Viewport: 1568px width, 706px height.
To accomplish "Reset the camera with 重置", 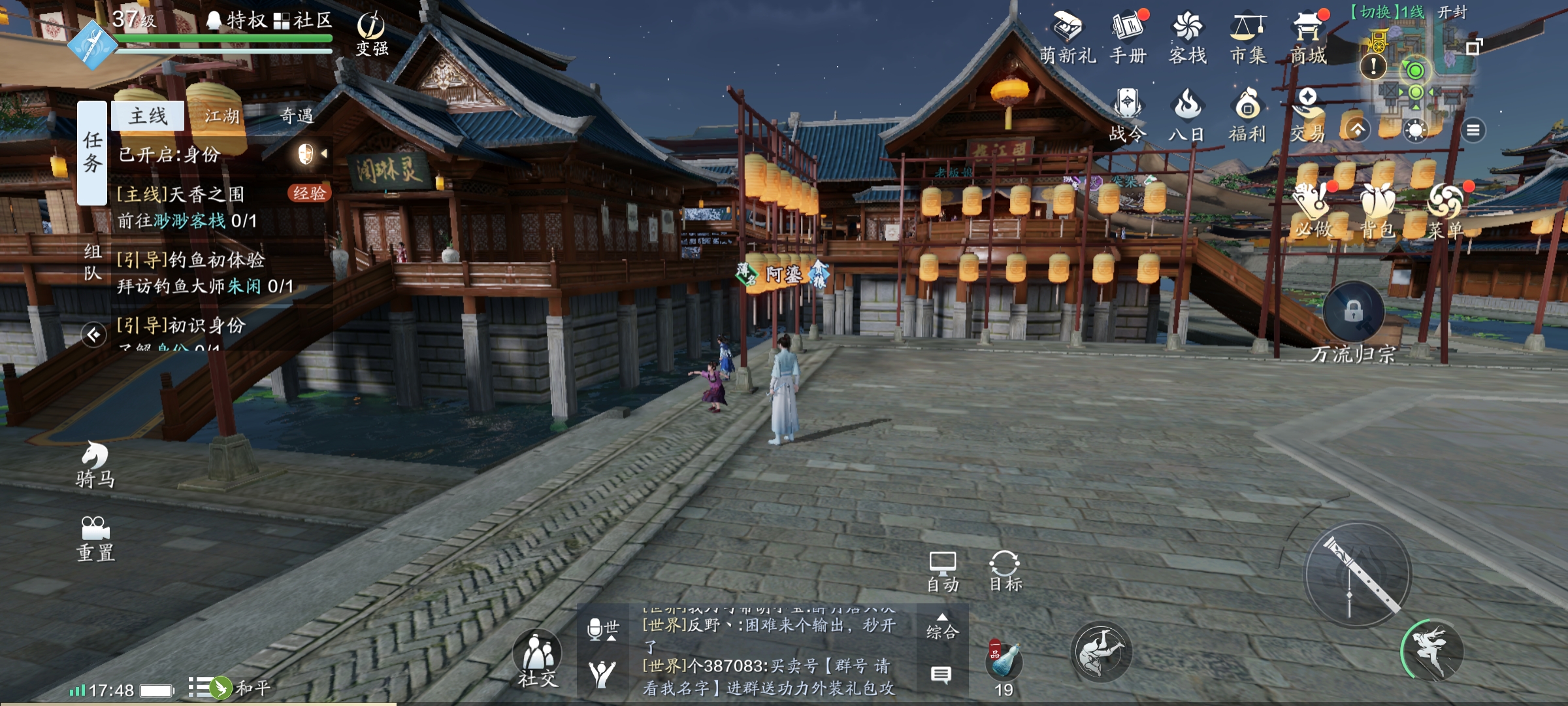I will point(95,539).
